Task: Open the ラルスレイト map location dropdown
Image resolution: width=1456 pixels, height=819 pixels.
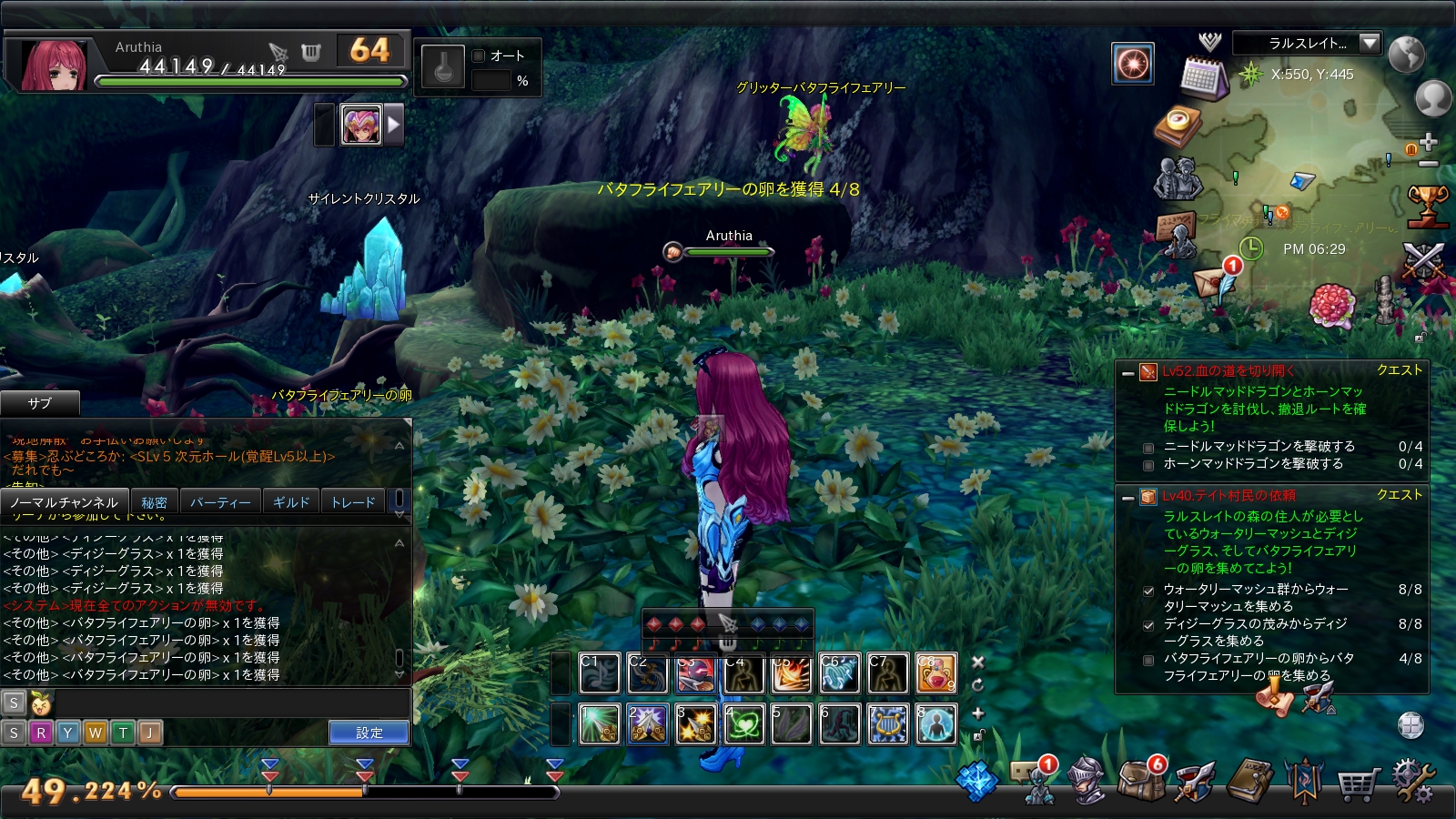Action: point(1370,43)
